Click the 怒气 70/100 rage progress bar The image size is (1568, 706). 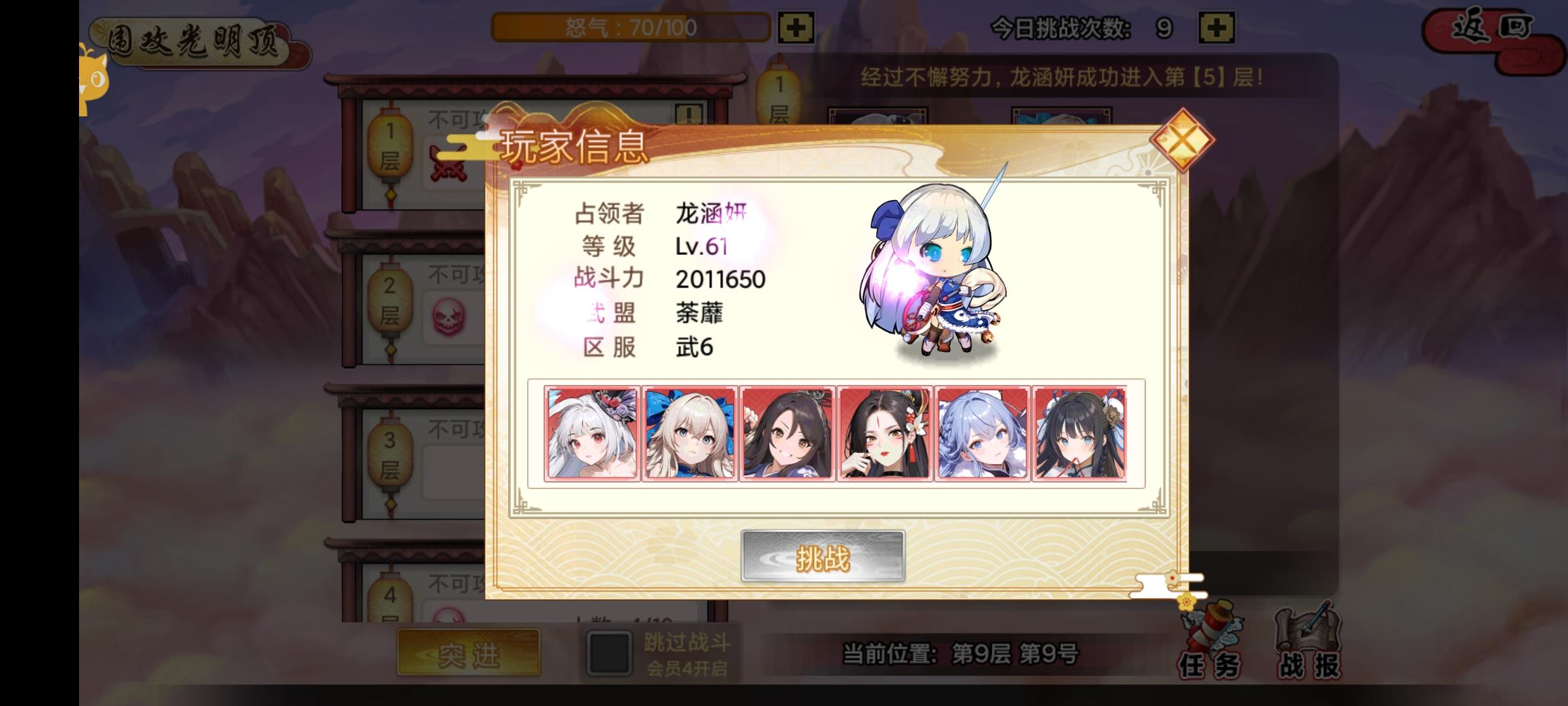[x=629, y=27]
